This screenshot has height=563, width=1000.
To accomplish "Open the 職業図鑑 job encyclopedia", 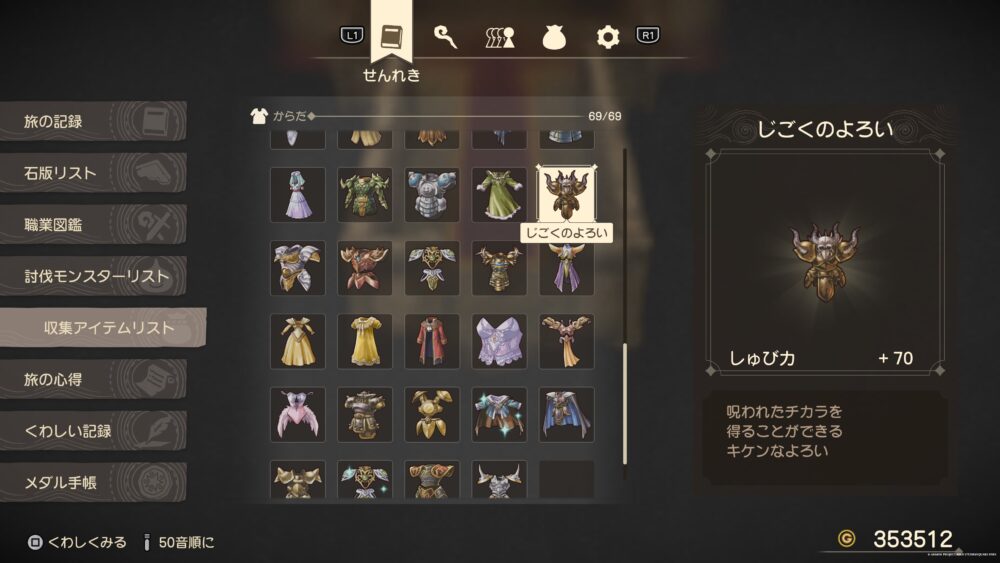I will pos(92,225).
